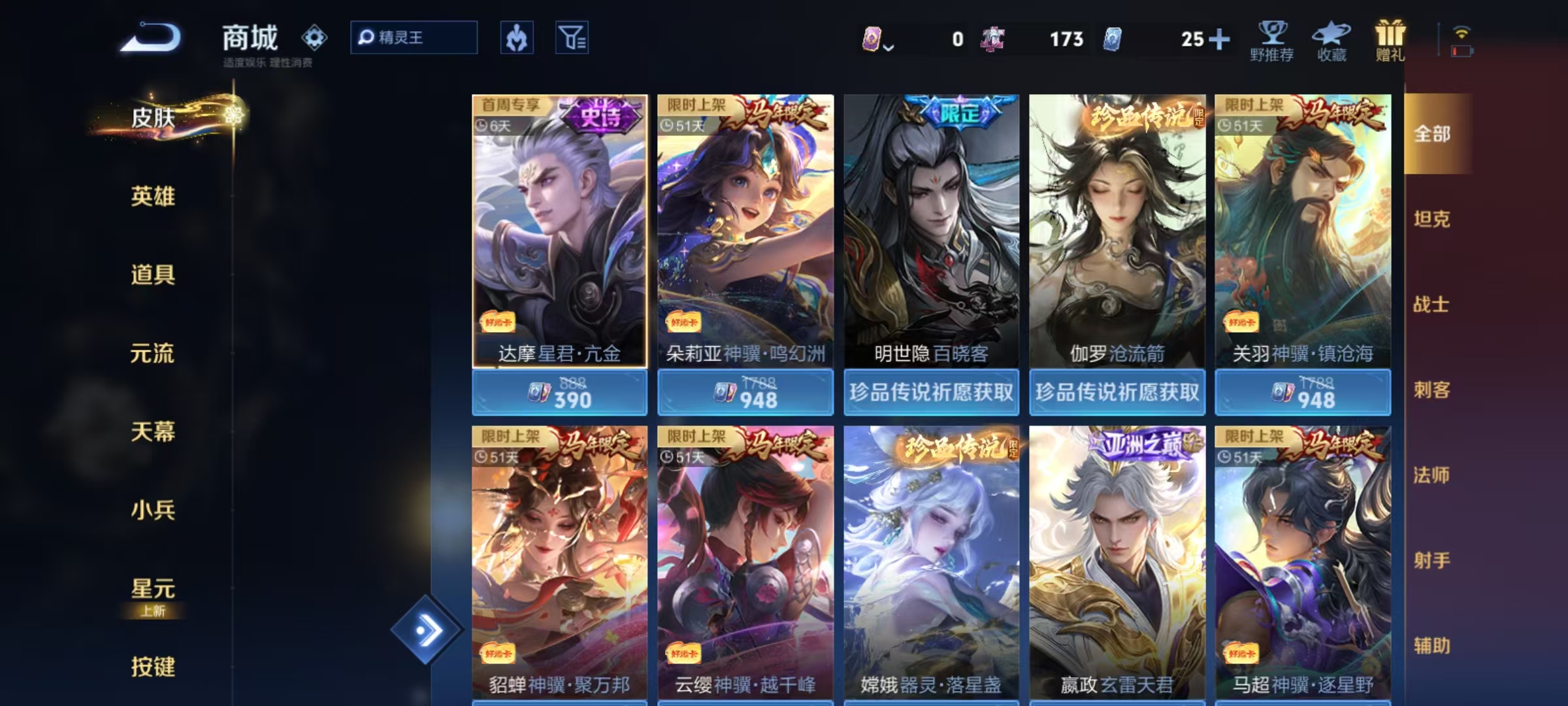
Task: Click the 精灵王 search input field
Action: (x=414, y=38)
